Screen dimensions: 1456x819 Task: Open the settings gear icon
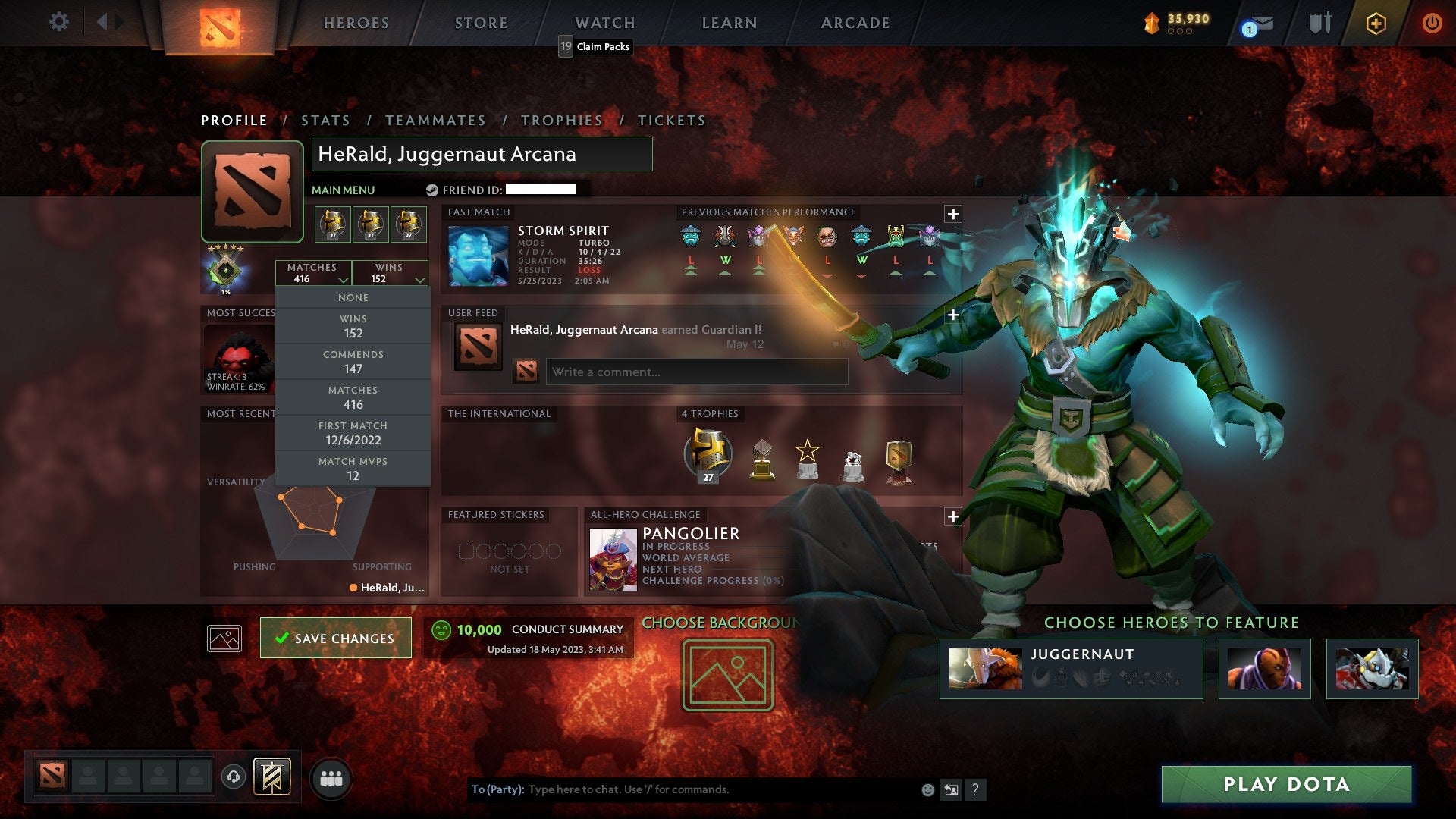tap(58, 22)
